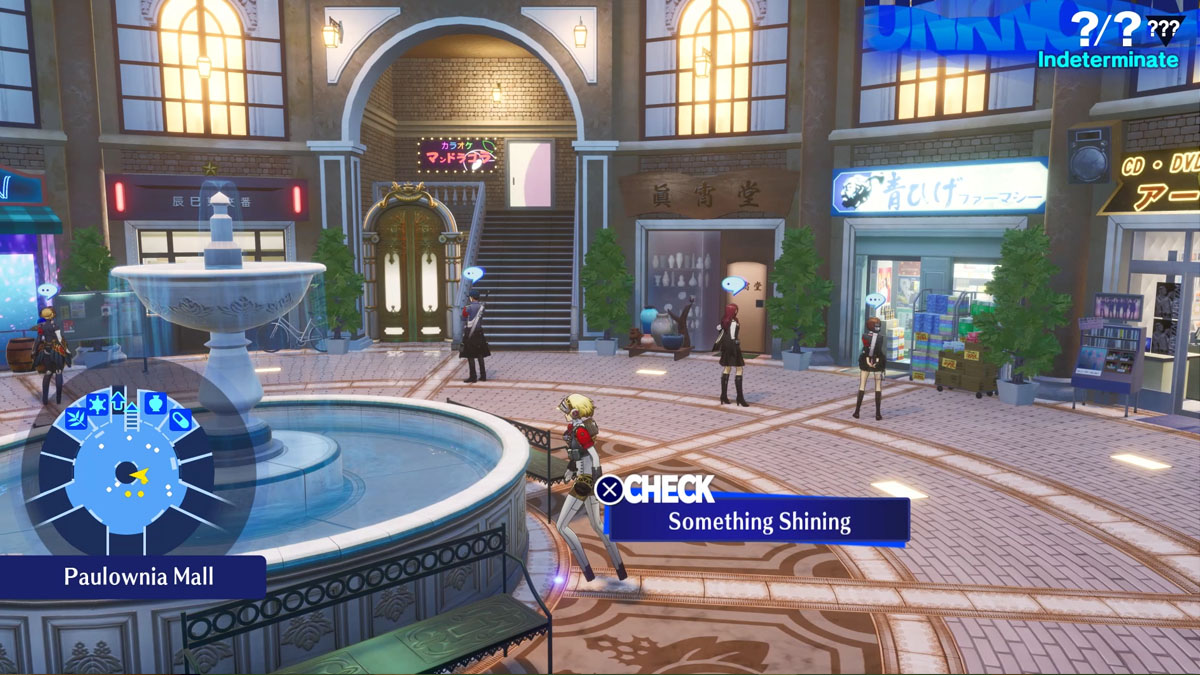
Task: Click the police badge marker on minimap
Action: point(97,404)
